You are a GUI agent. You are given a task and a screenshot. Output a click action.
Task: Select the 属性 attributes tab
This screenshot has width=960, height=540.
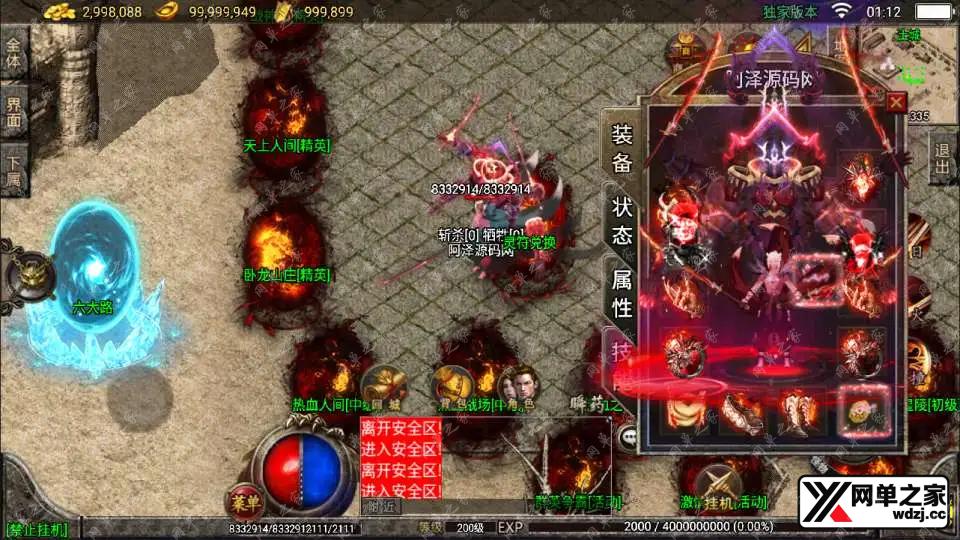tap(621, 294)
